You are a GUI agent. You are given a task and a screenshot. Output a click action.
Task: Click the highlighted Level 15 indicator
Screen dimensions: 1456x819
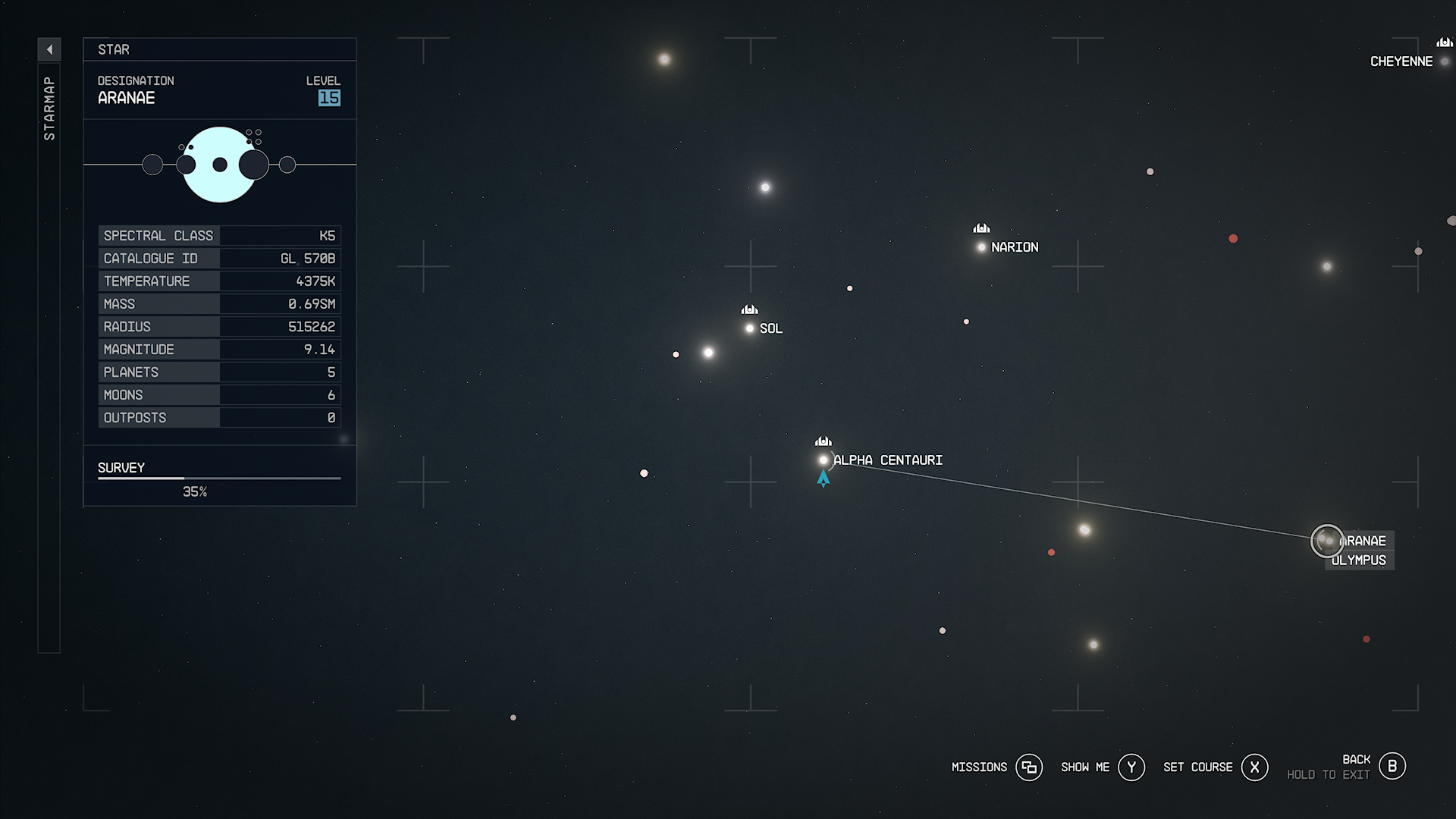coord(330,98)
